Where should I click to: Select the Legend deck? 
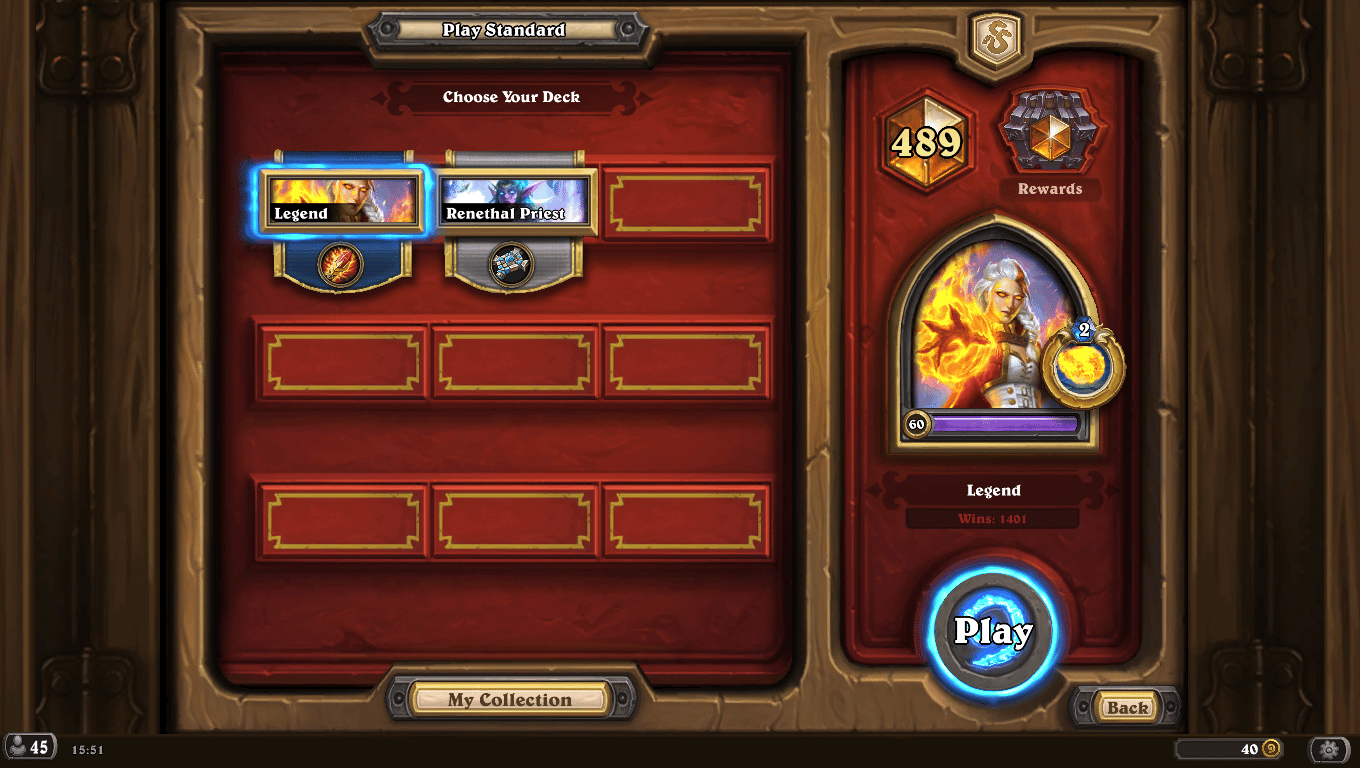341,203
